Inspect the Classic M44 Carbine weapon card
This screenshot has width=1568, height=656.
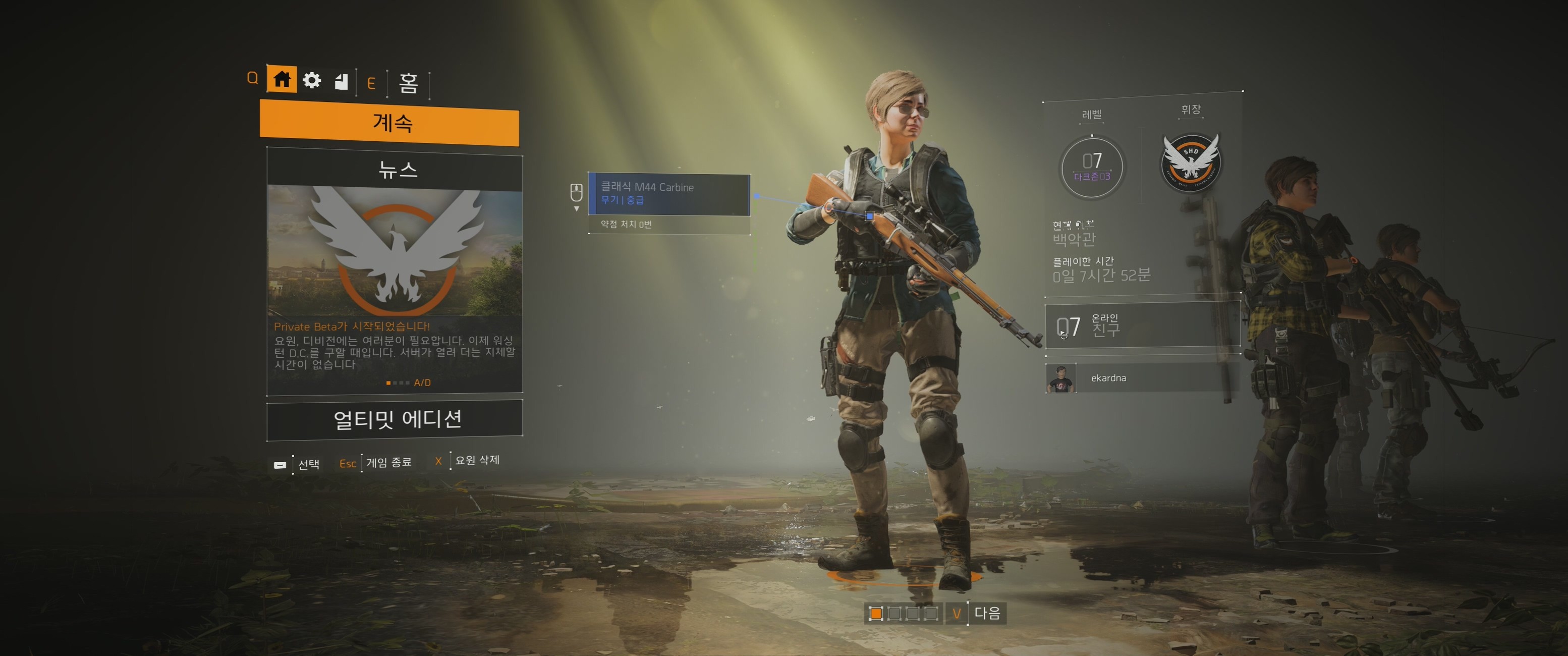(669, 194)
